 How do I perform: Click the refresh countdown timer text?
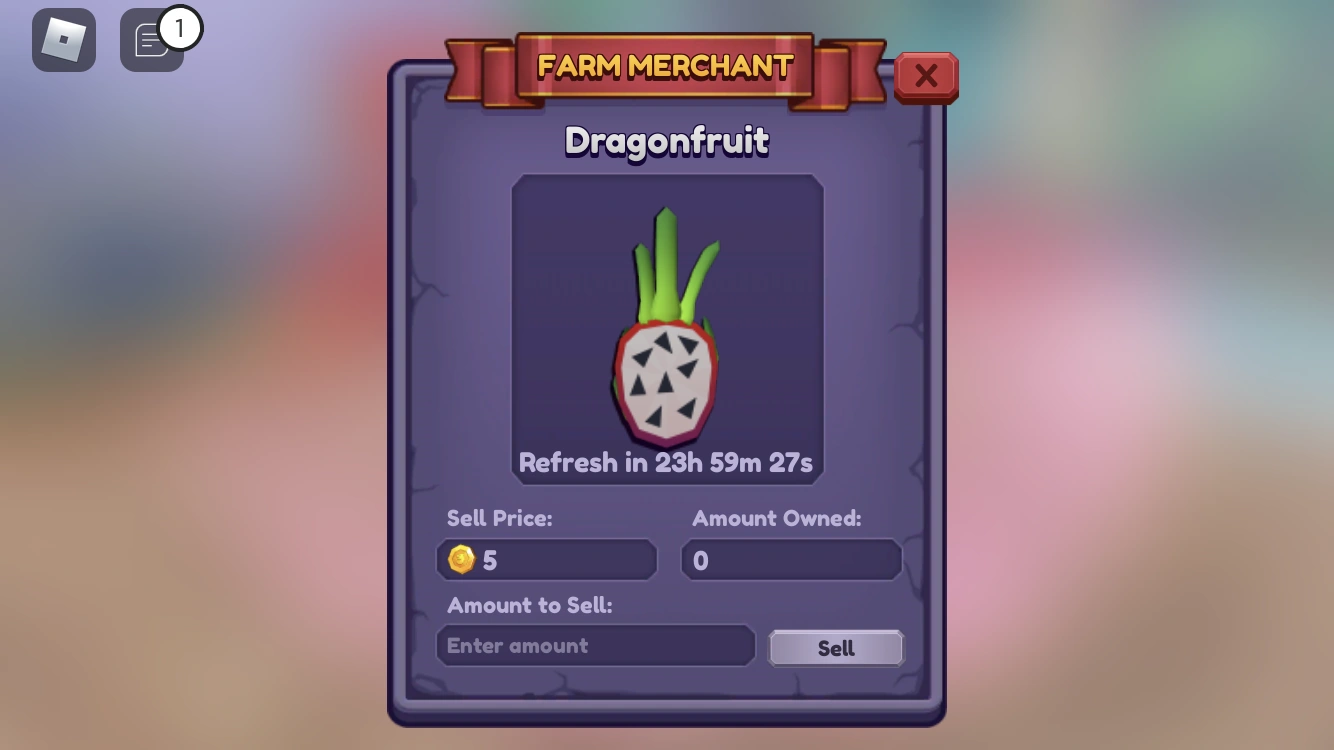666,462
